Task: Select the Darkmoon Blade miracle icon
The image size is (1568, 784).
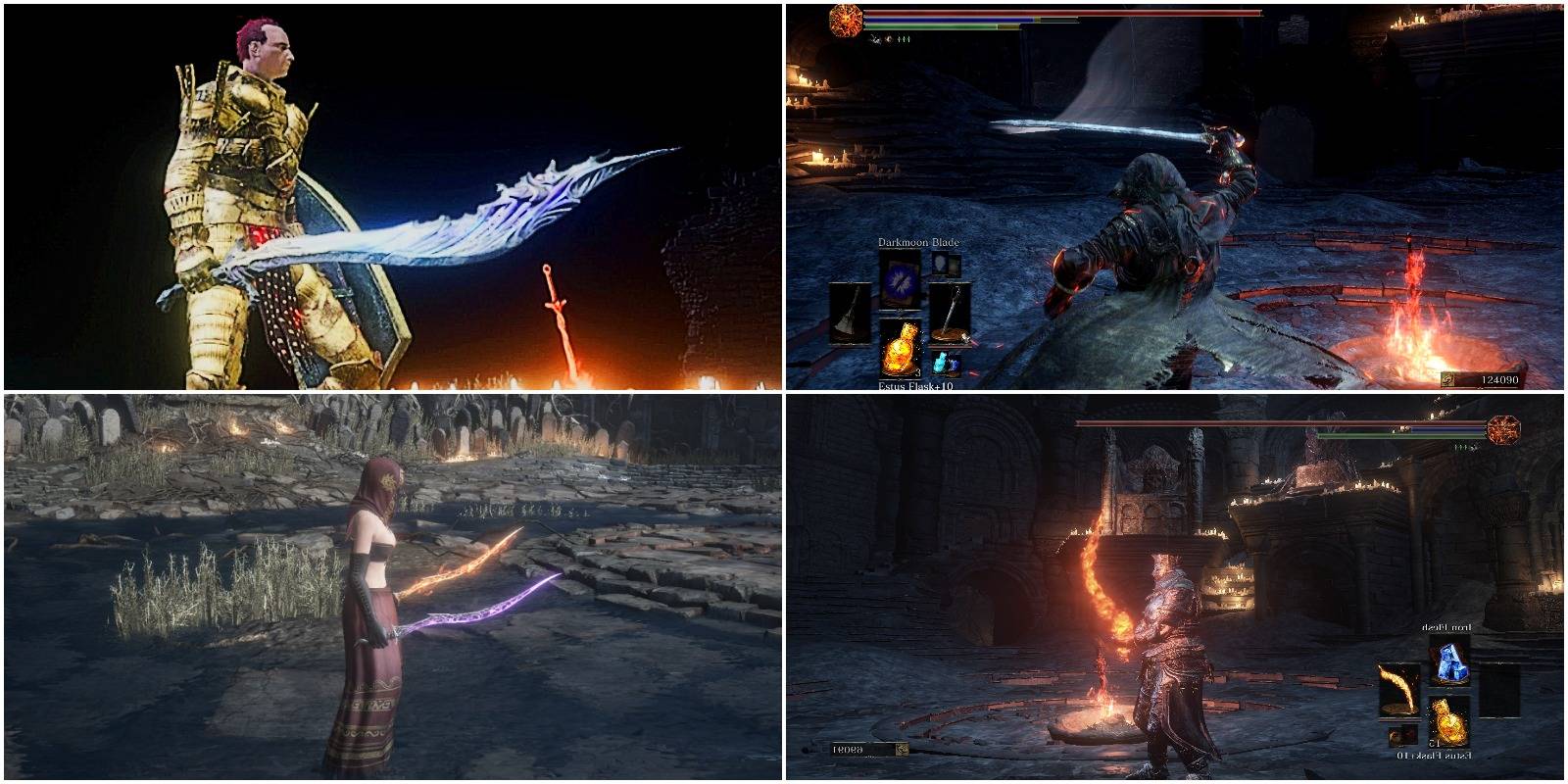Action: click(x=901, y=283)
